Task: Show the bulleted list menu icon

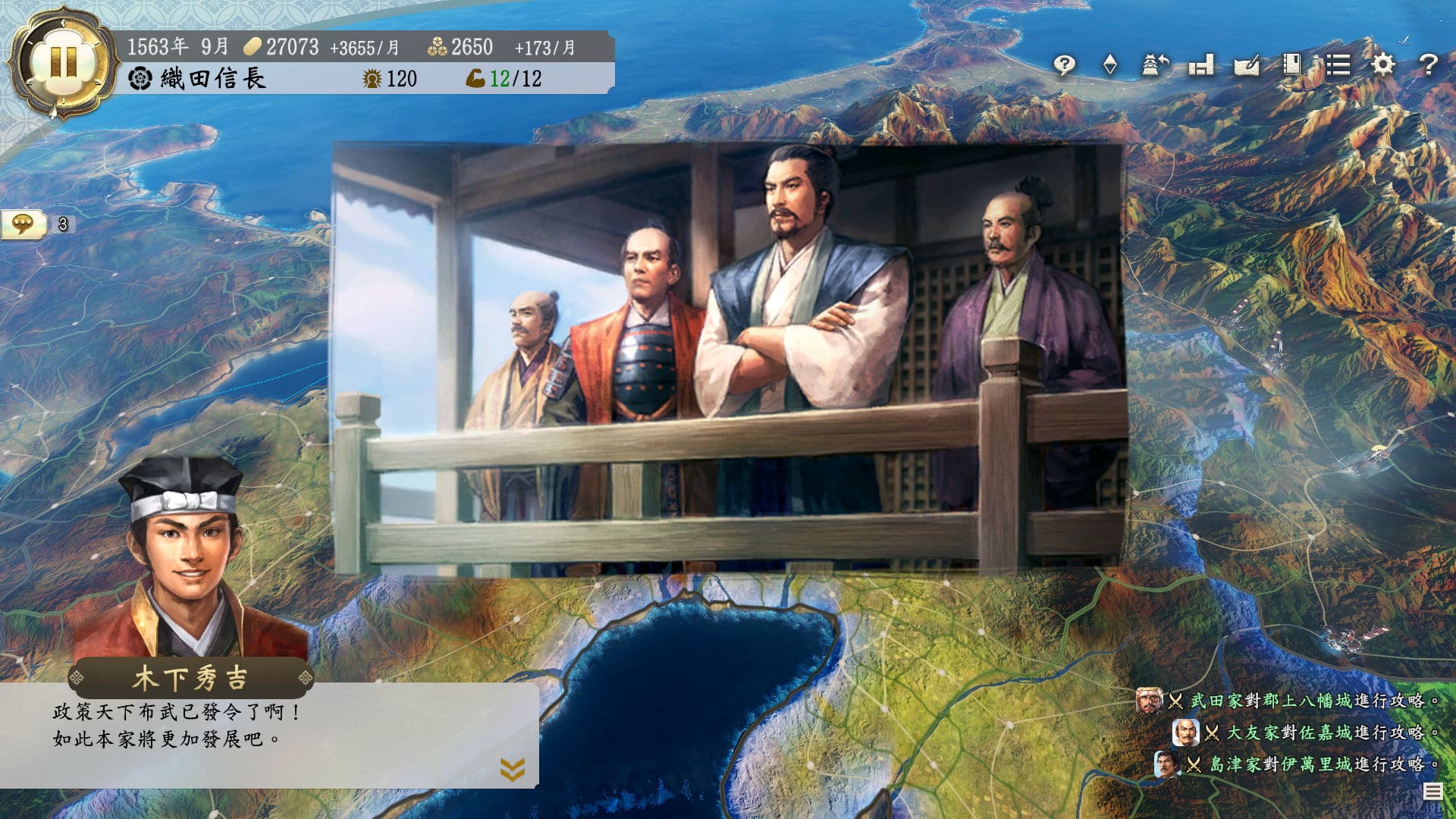Action: click(1338, 65)
